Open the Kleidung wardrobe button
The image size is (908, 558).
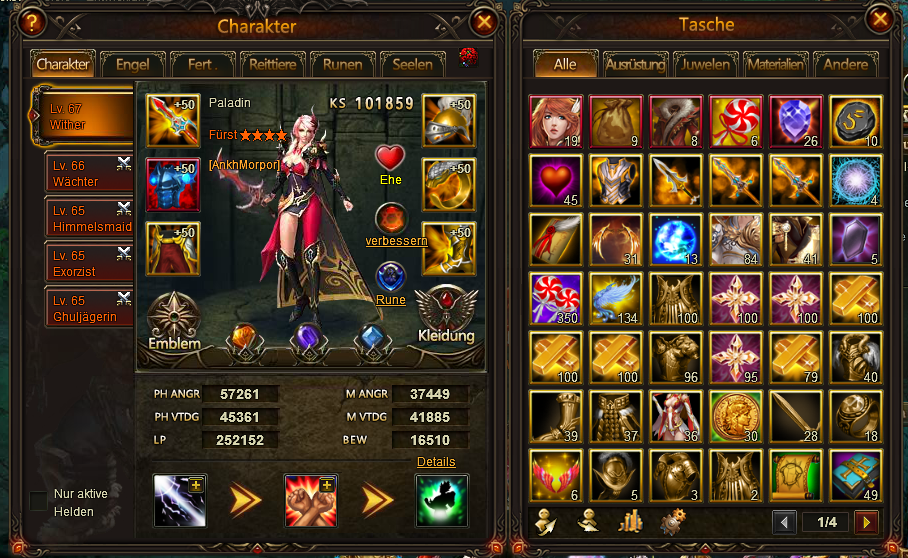(446, 316)
